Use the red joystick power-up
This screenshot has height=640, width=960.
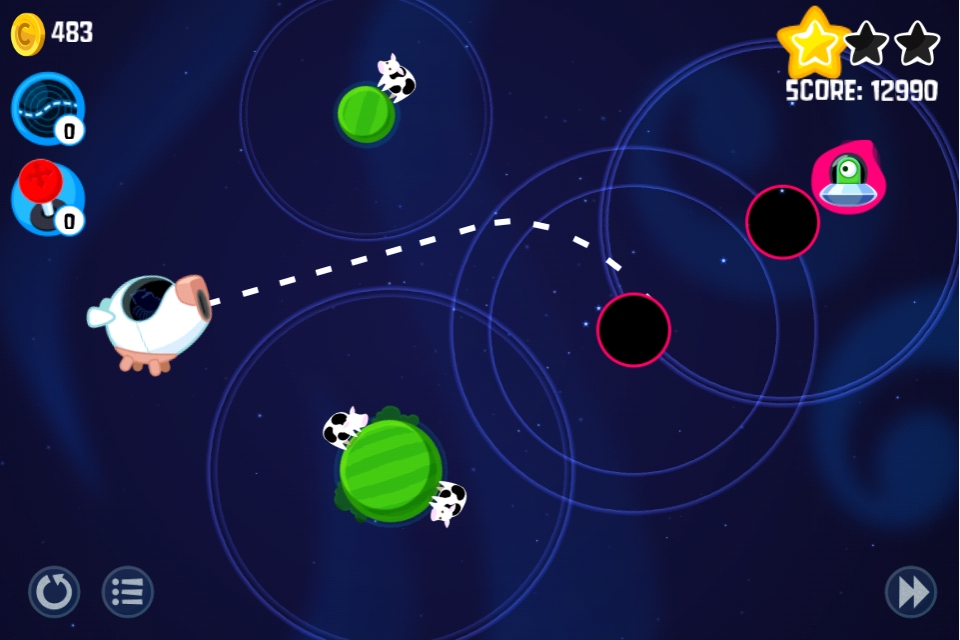point(47,198)
